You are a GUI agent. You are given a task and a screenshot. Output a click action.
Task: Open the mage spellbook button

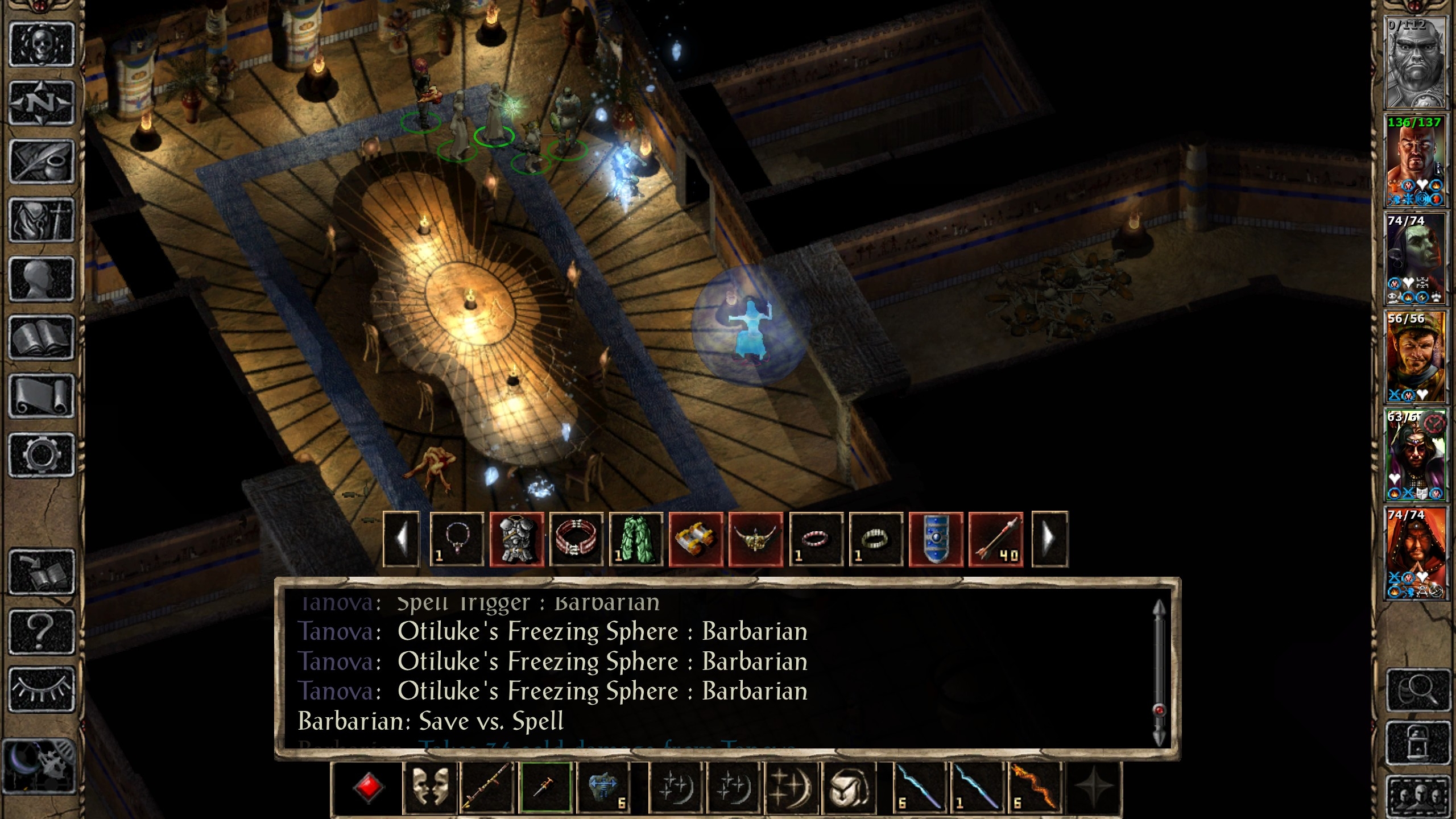42,337
